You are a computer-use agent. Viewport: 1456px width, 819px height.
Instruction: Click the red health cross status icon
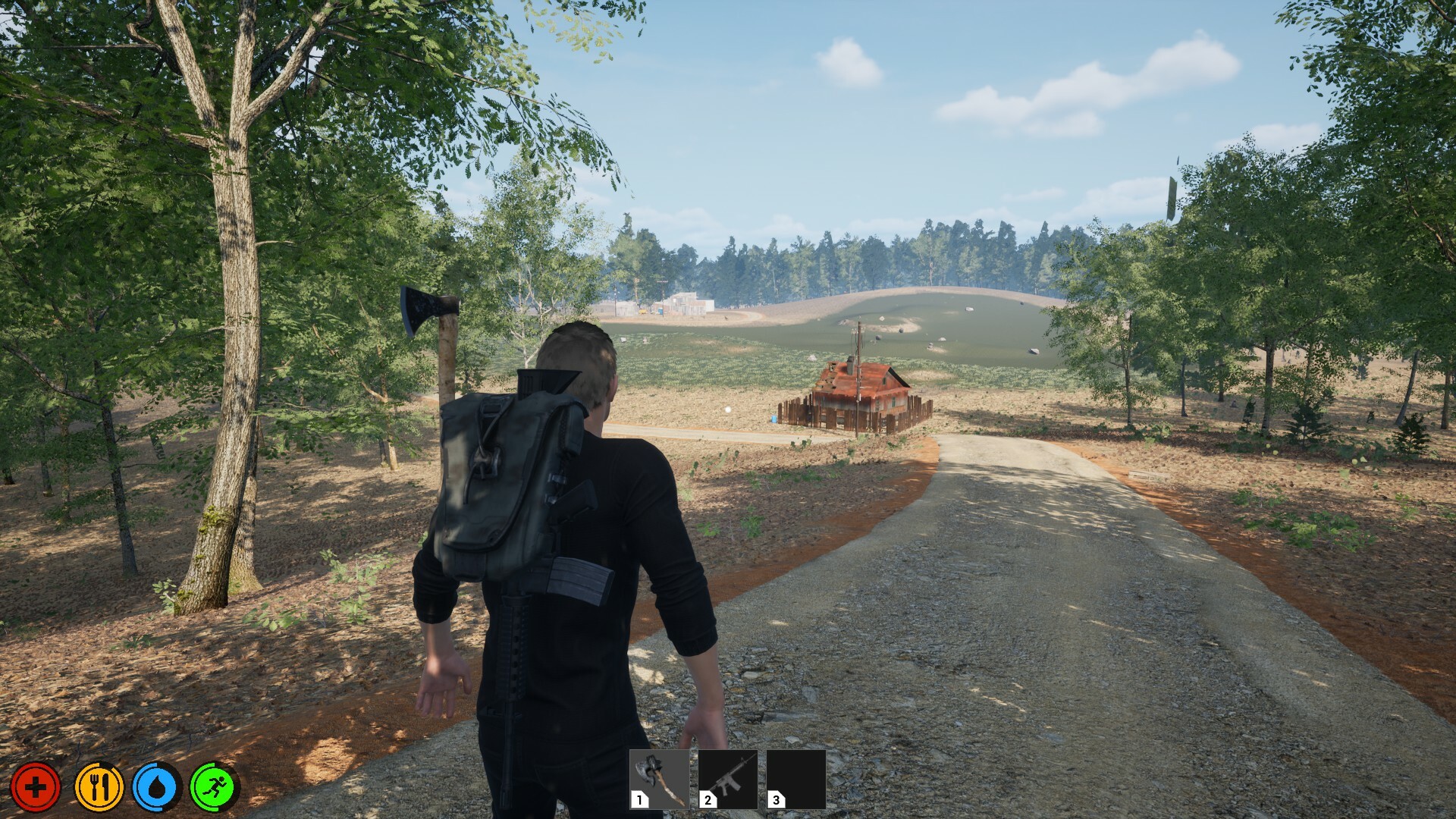pyautogui.click(x=36, y=786)
